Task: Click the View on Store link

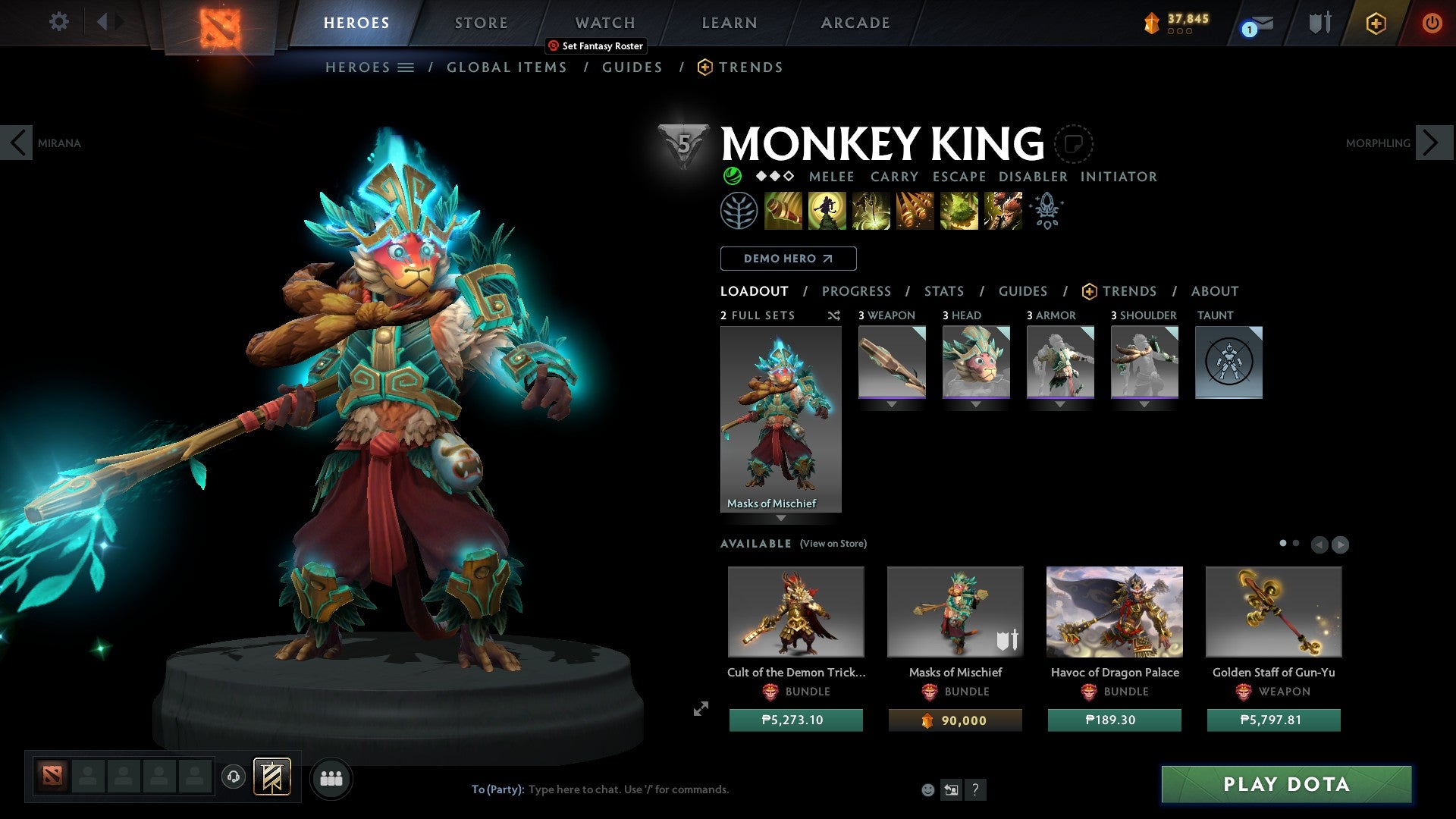Action: click(x=833, y=544)
